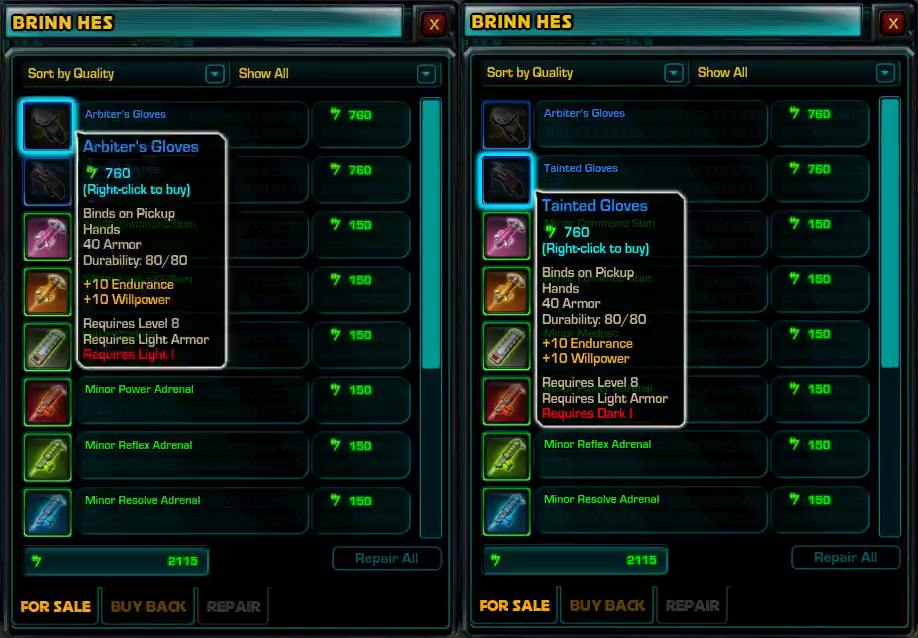Open Sort by Quality dropdown above Arbiter's Gloves tooltip
918x638 pixels.
pos(122,74)
